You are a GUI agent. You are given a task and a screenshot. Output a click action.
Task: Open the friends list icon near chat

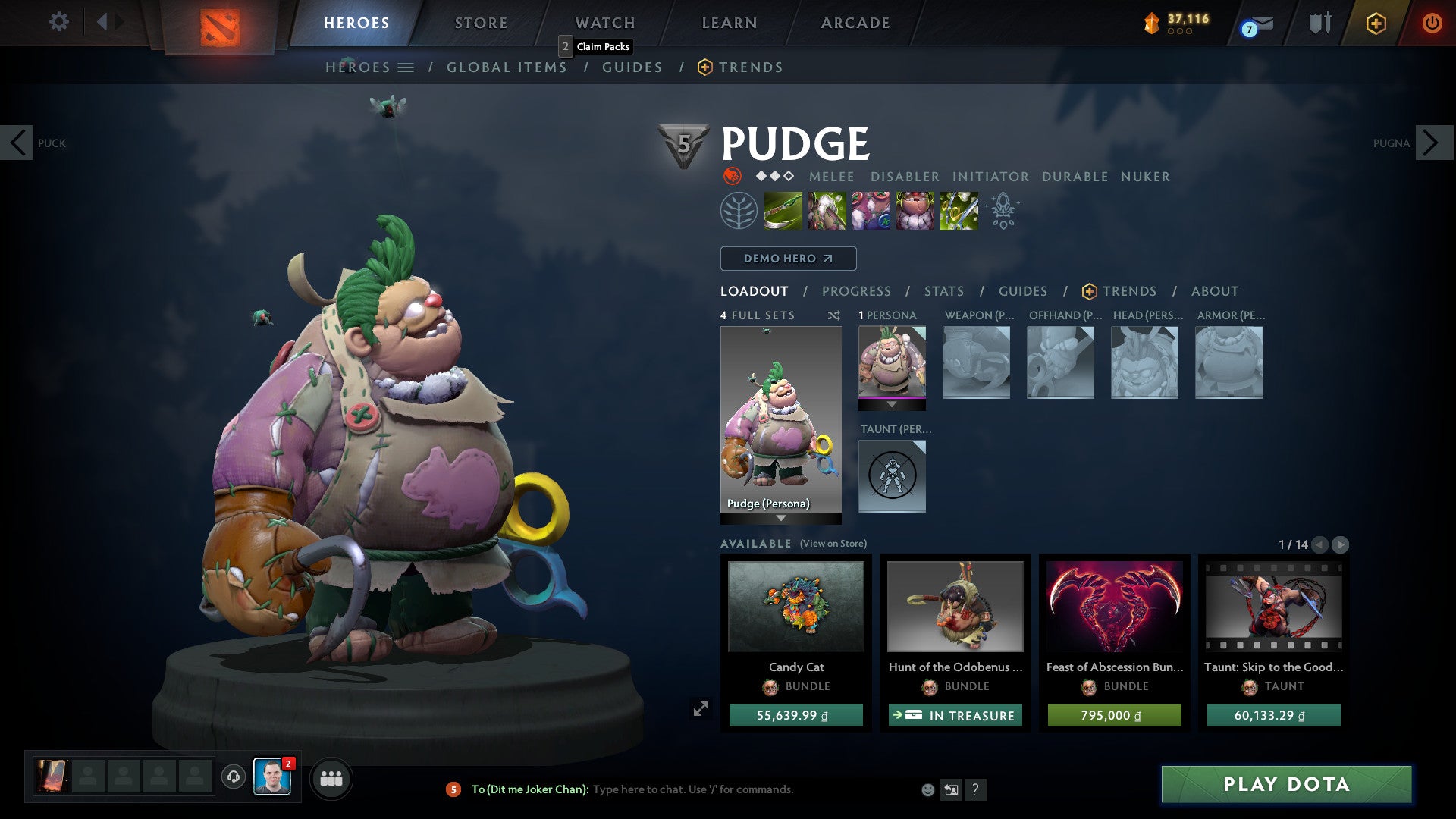[331, 778]
